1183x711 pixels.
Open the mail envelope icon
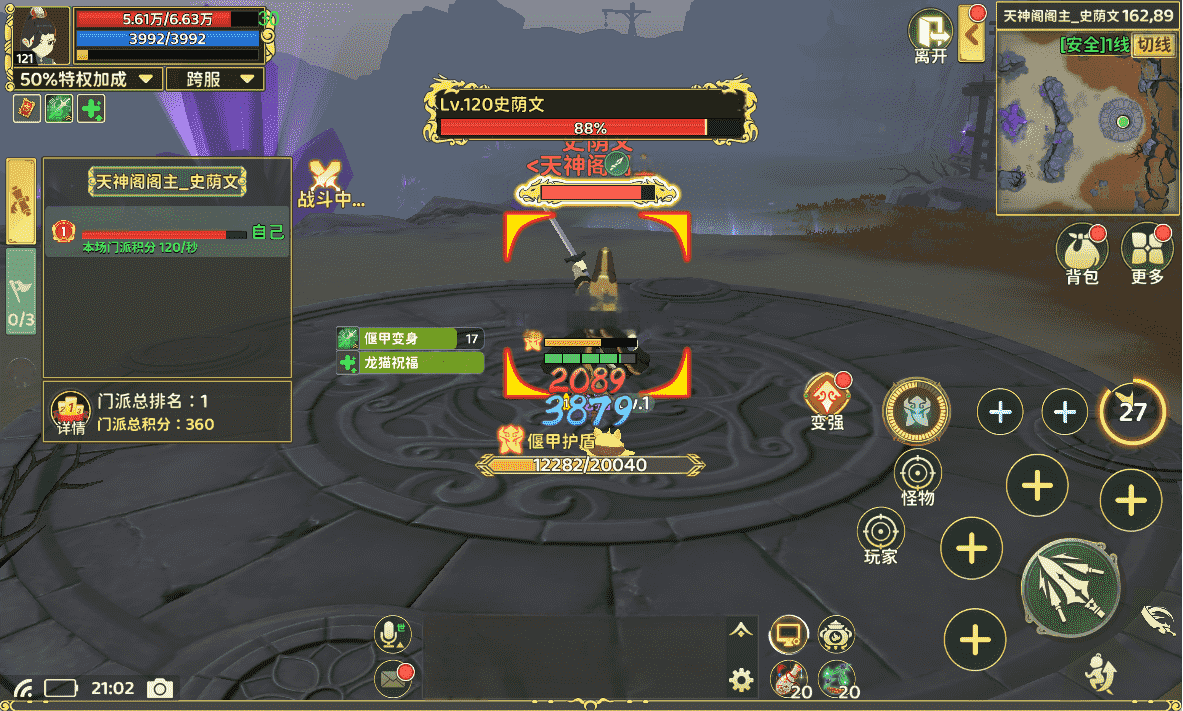(x=392, y=679)
